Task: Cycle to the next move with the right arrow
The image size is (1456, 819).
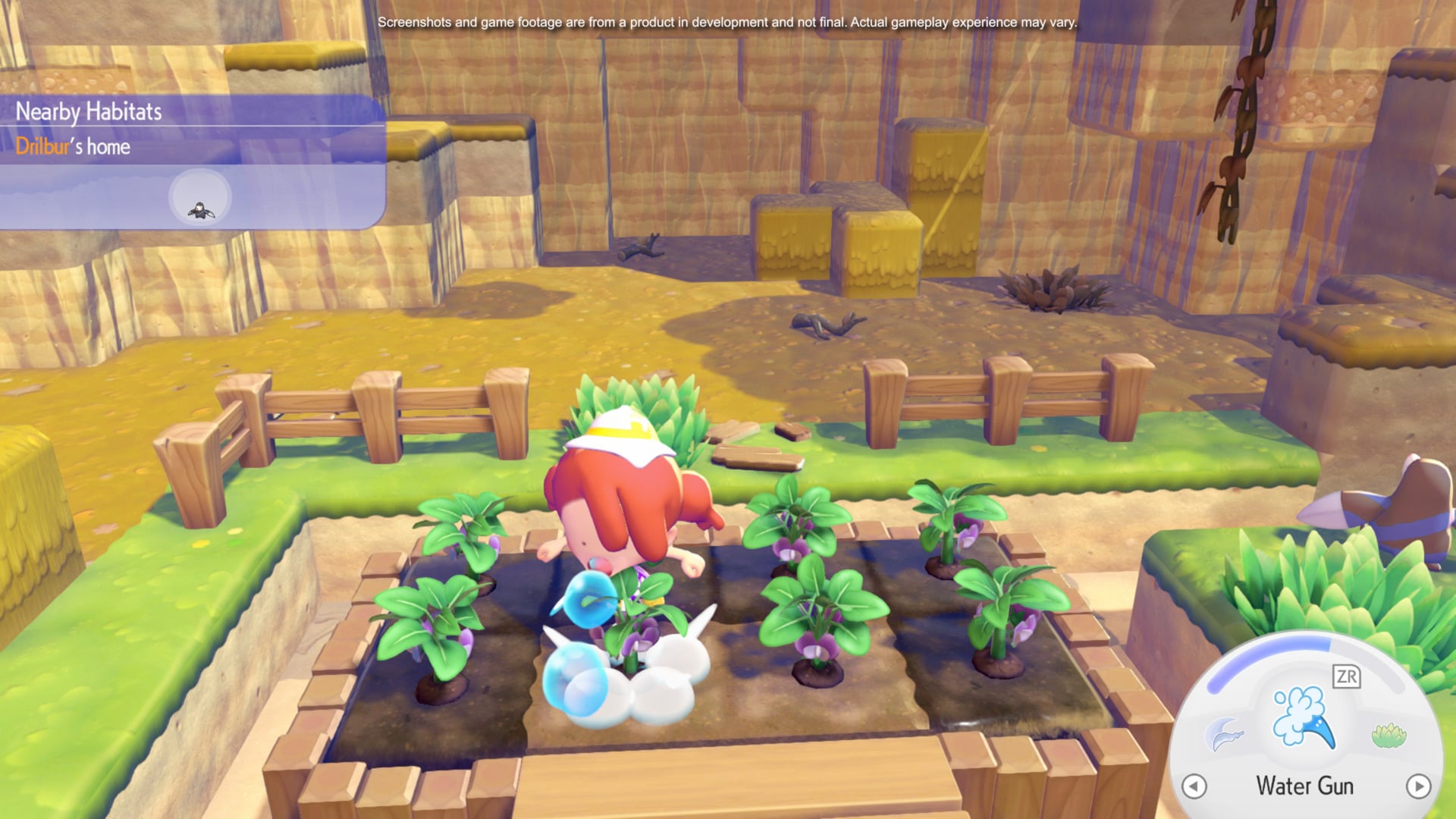Action: tap(1420, 787)
